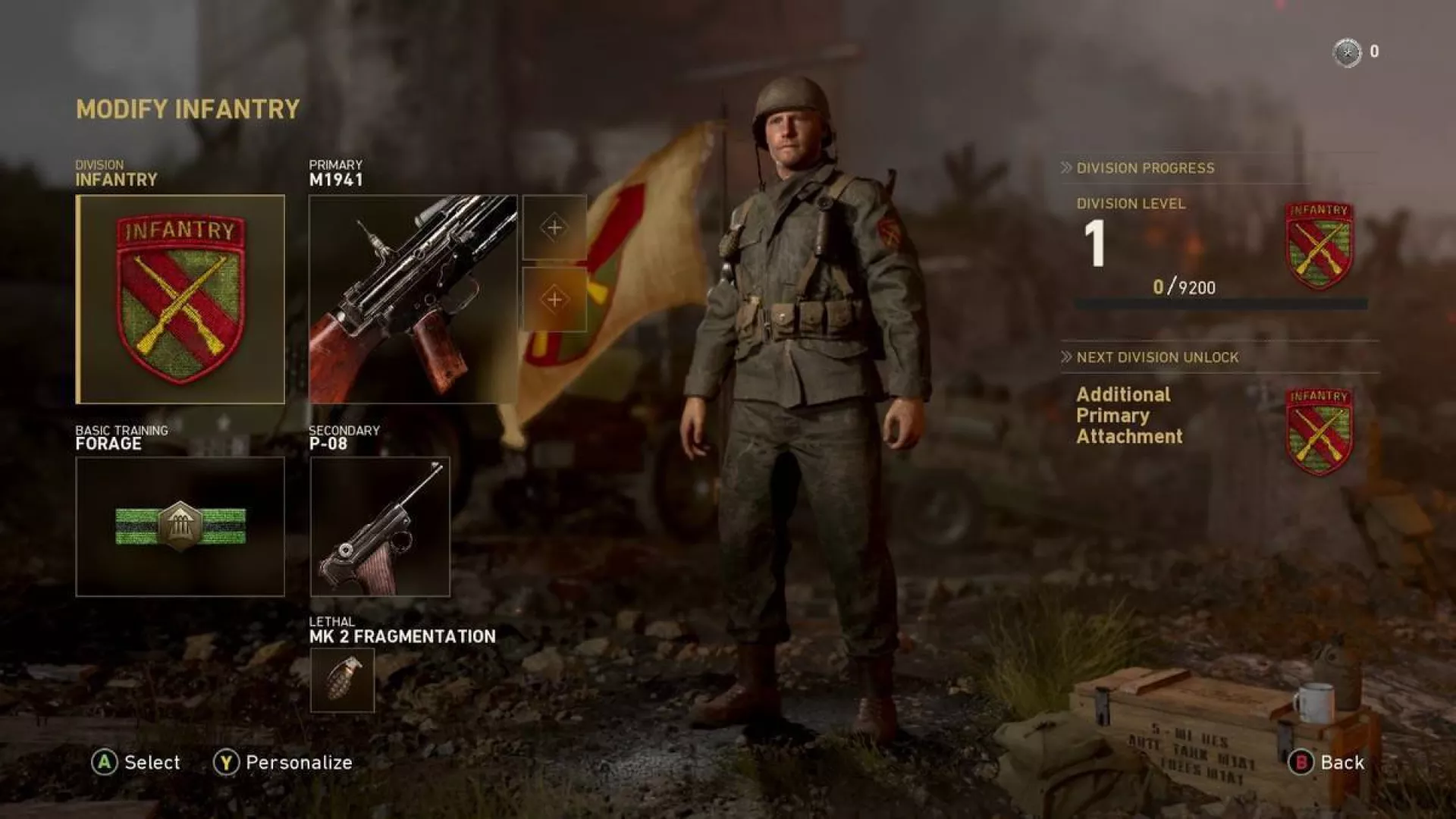Open the first primary attachment slot
Screen dimensions: 1456x819
555,227
